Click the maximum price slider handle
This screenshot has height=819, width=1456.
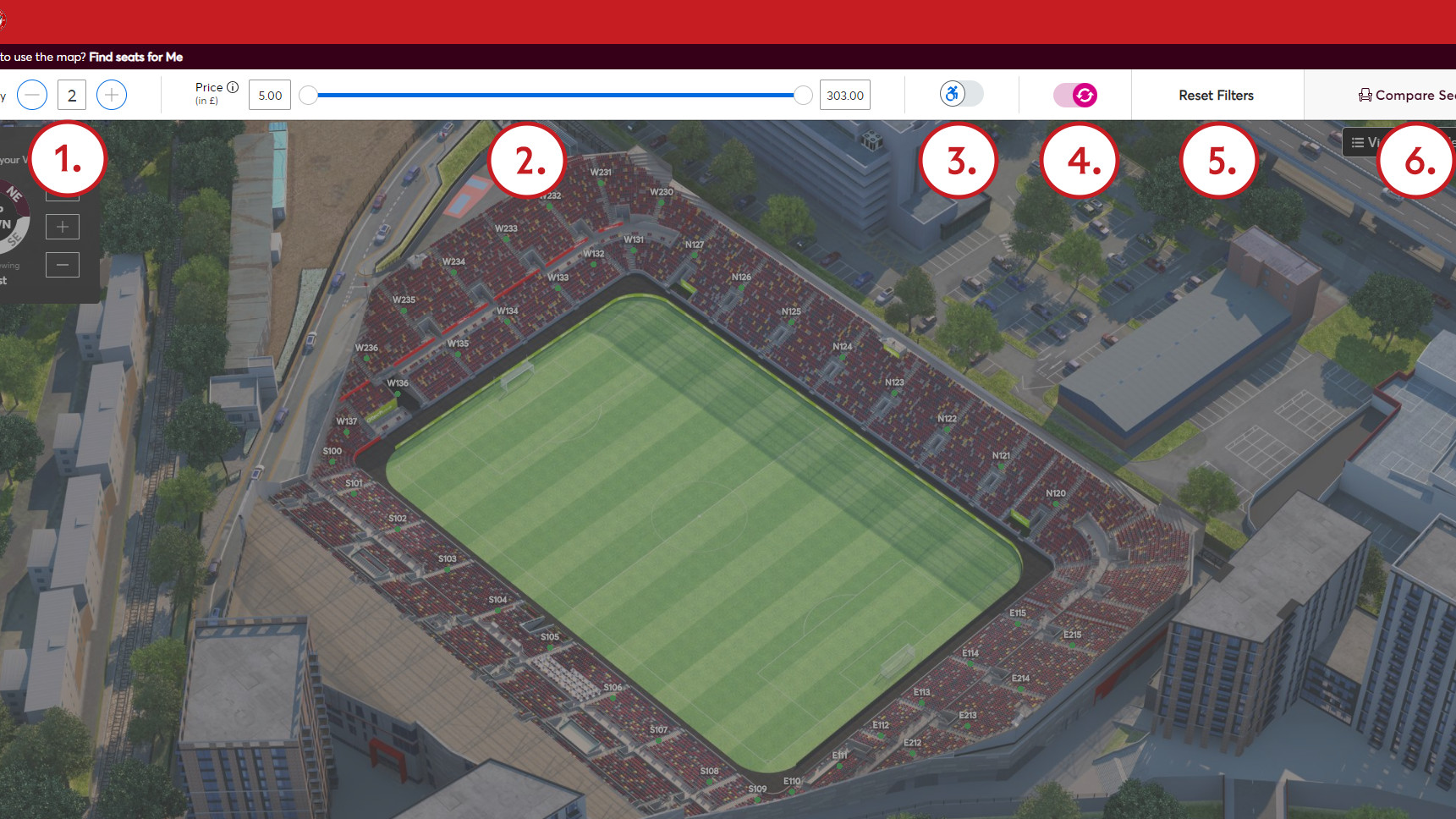pyautogui.click(x=802, y=96)
